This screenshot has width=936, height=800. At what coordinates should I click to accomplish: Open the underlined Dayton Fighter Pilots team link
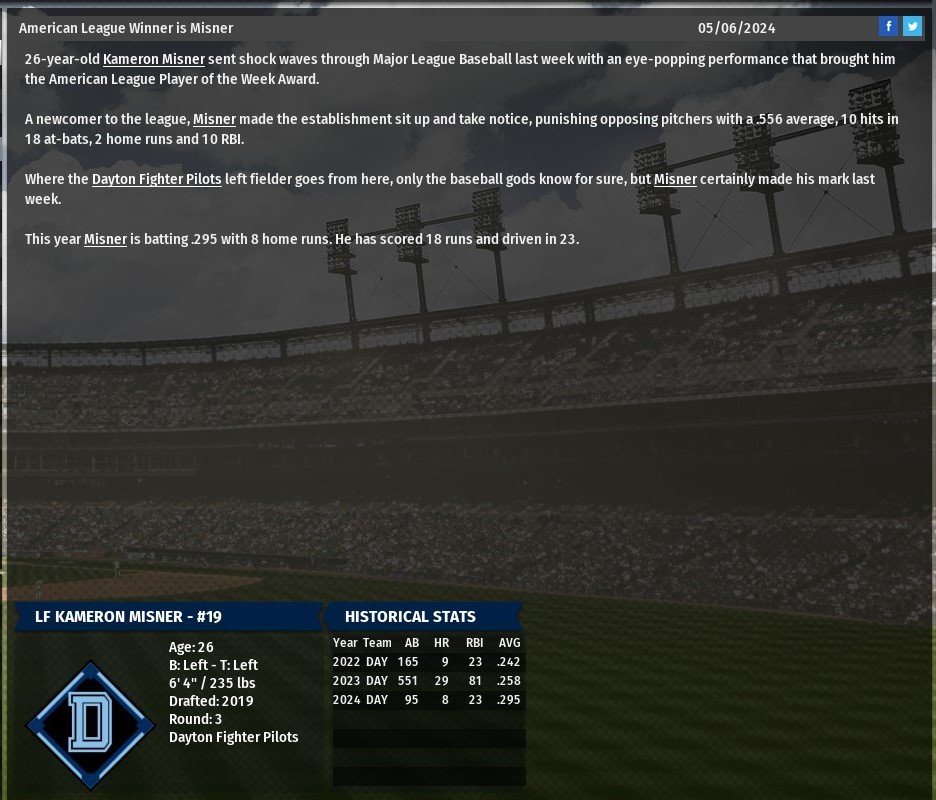click(157, 180)
